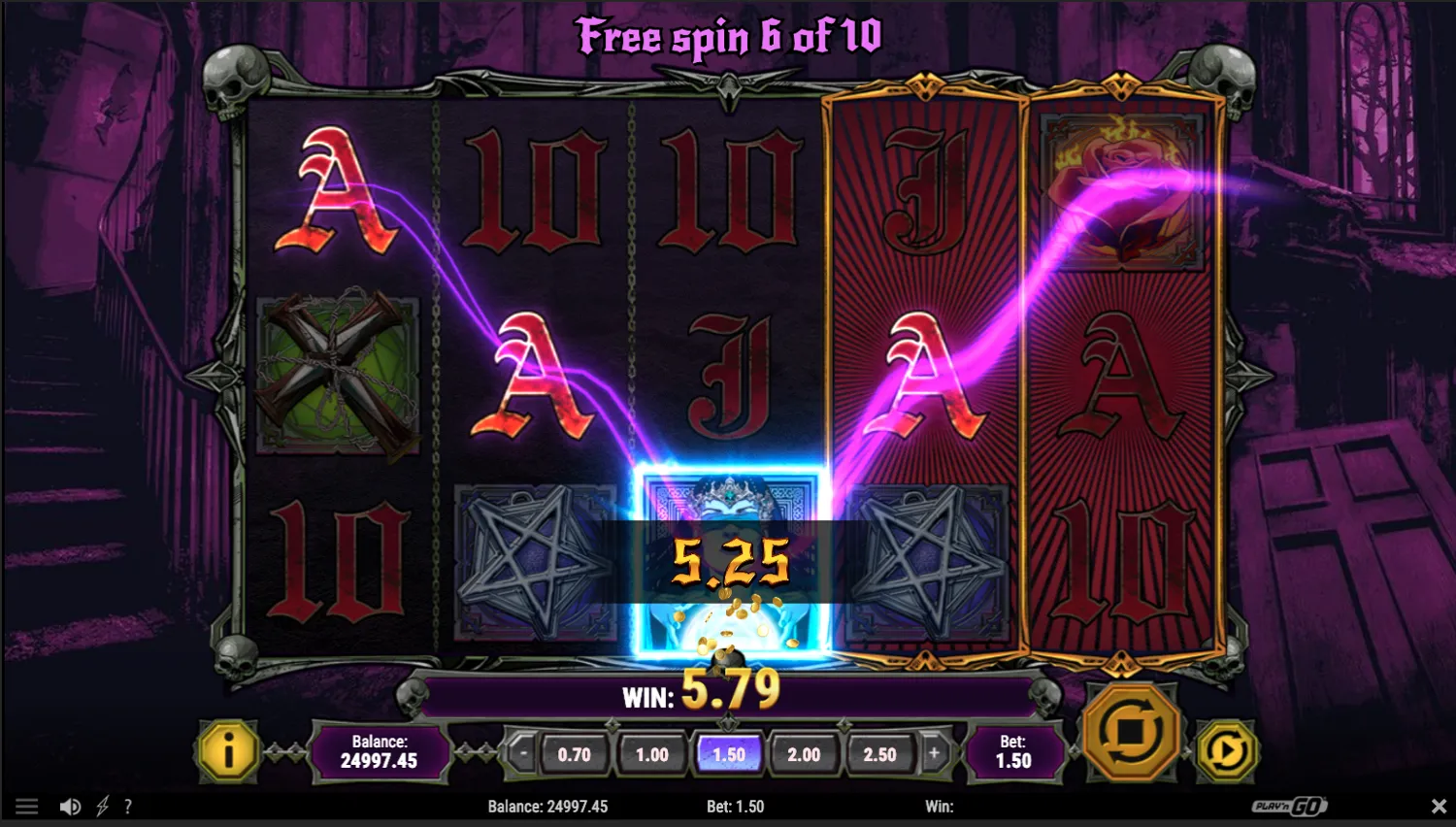The height and width of the screenshot is (827, 1456).
Task: Choose the 2.50 bet amount
Action: pos(881,753)
